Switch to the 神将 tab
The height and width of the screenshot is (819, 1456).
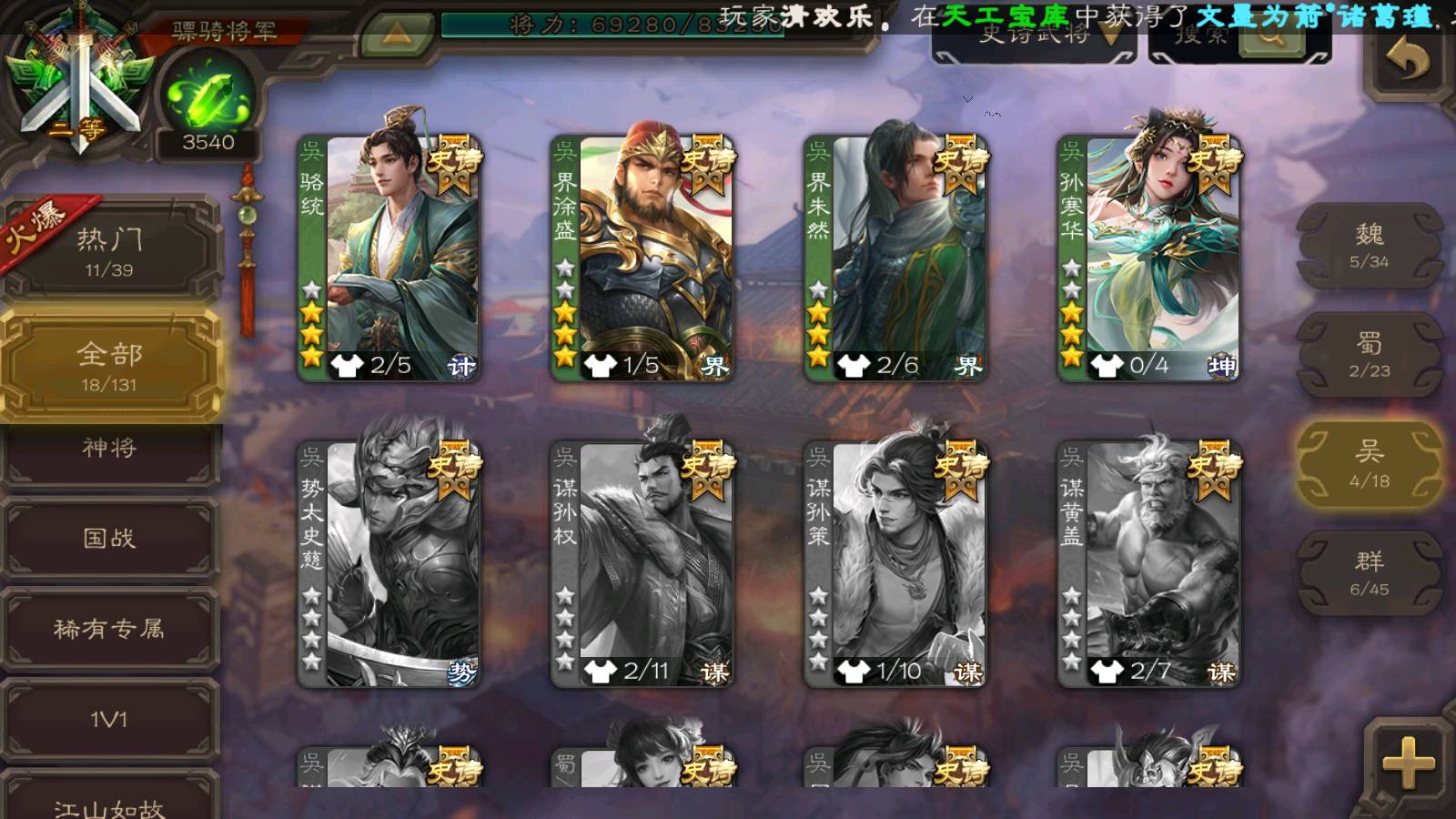pos(109,448)
